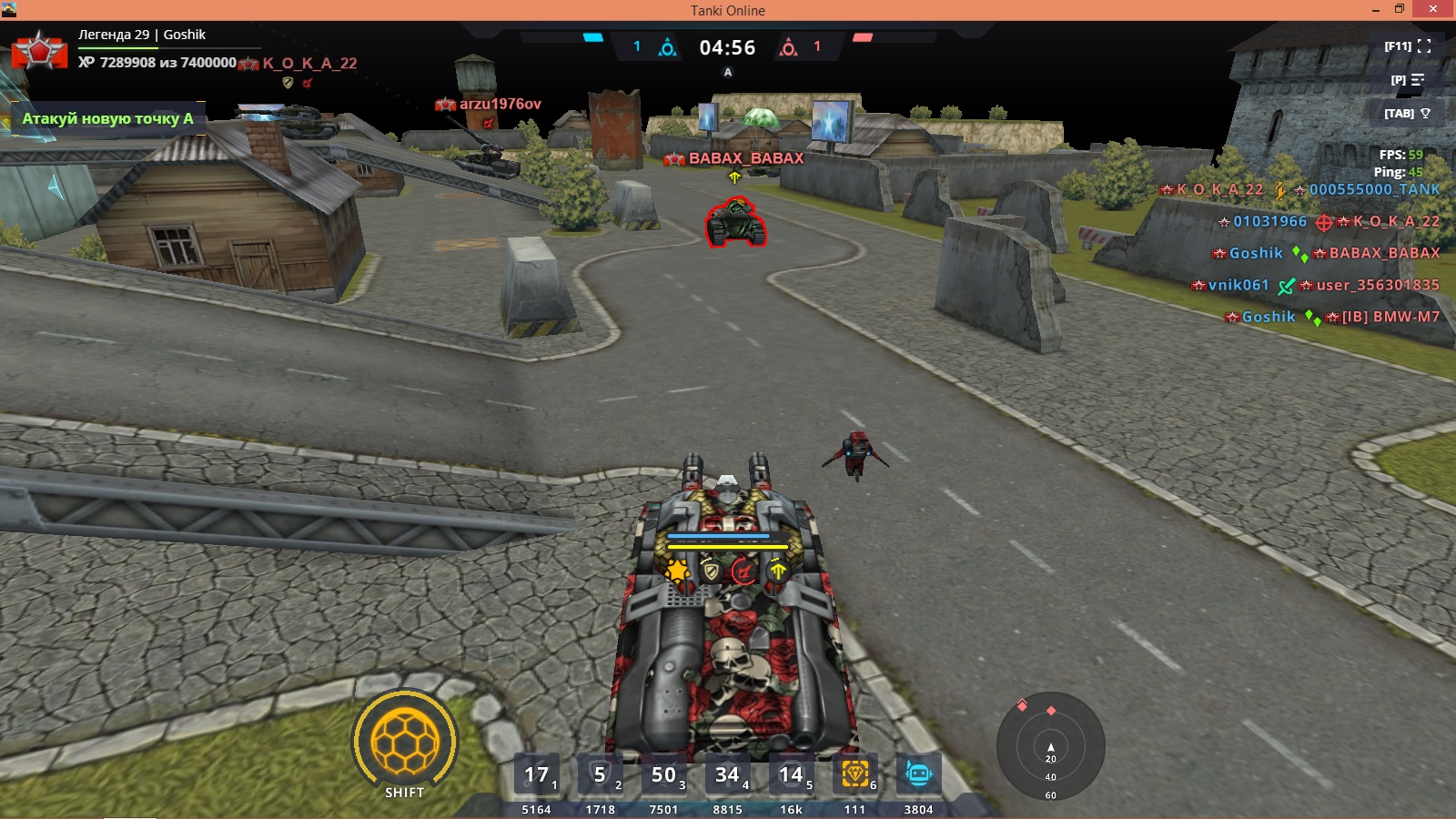Image resolution: width=1456 pixels, height=819 pixels.
Task: Click the 'Атакуй новую точку A' objective banner
Action: pos(107,118)
